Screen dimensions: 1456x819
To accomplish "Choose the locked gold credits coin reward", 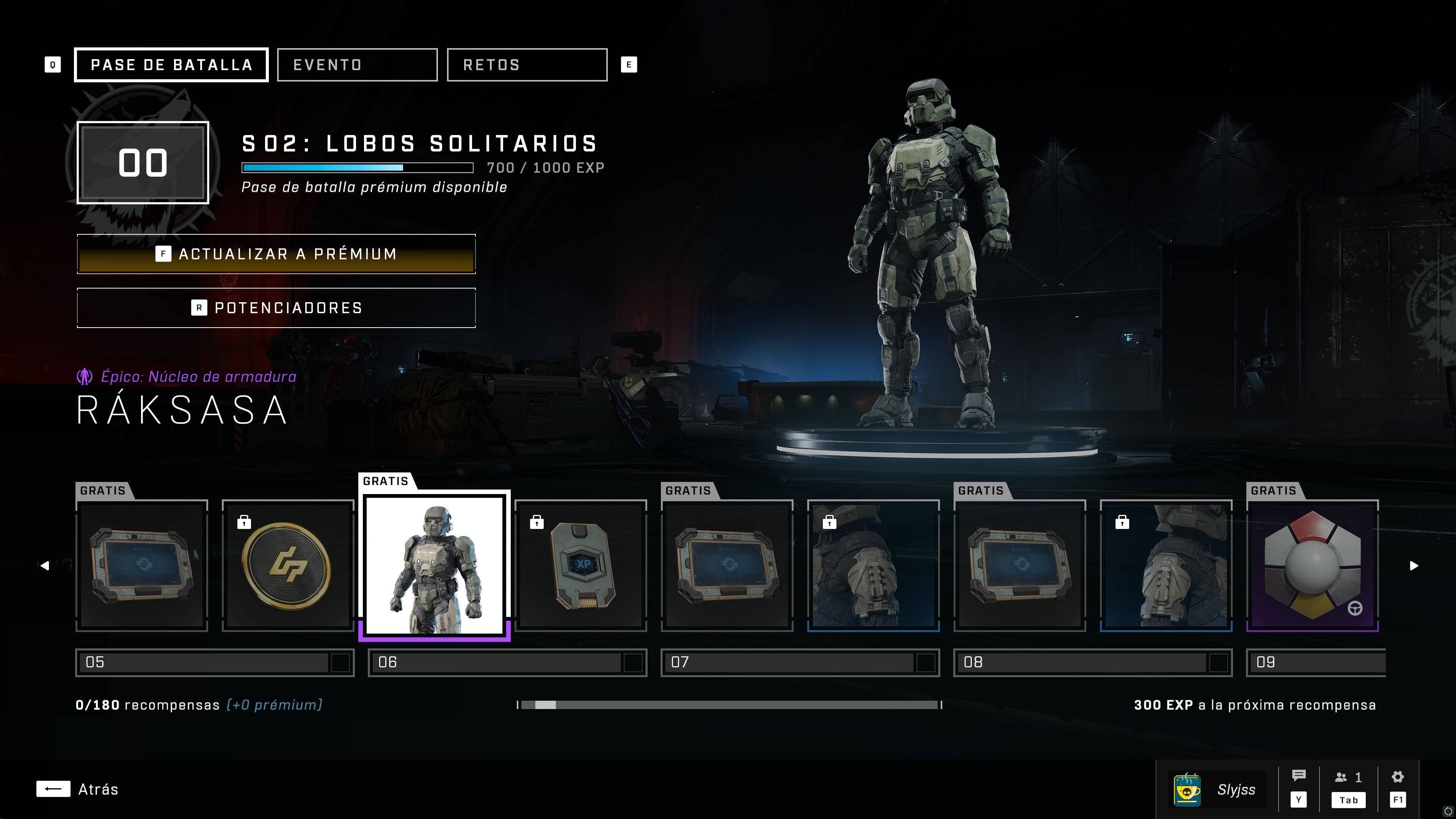I will coord(287,565).
